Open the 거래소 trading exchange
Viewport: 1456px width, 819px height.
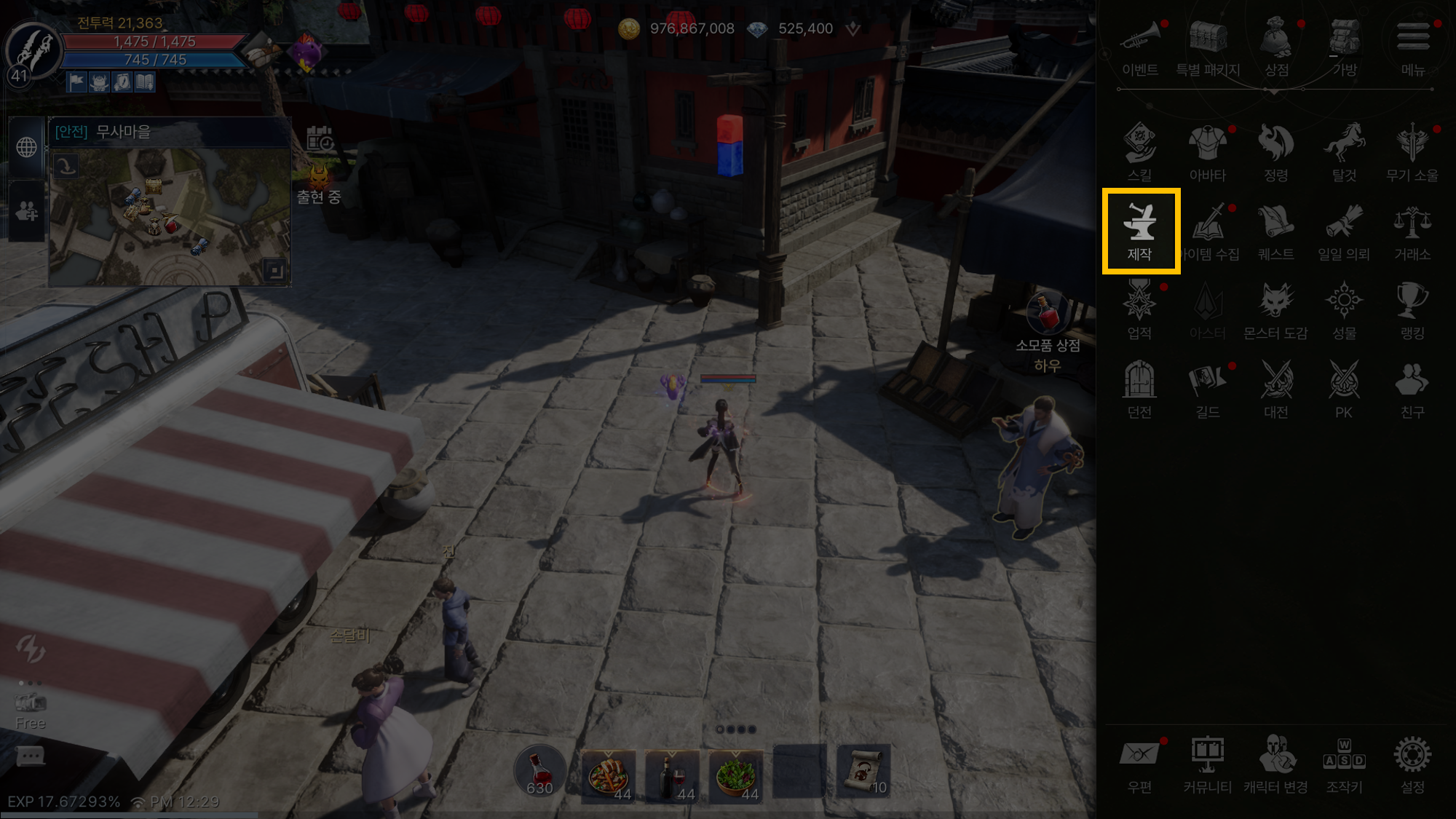click(x=1412, y=230)
